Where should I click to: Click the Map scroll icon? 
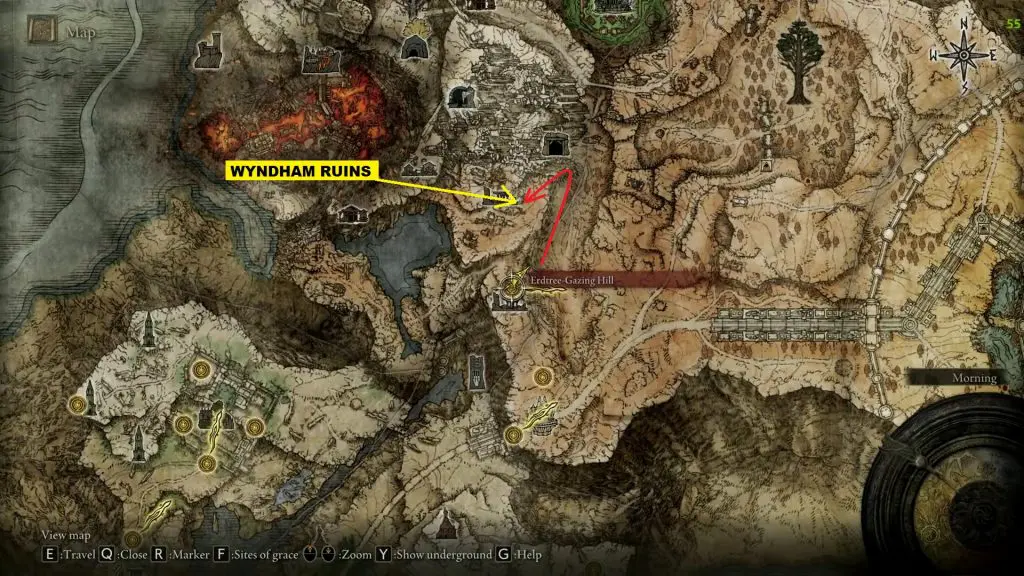[43, 32]
